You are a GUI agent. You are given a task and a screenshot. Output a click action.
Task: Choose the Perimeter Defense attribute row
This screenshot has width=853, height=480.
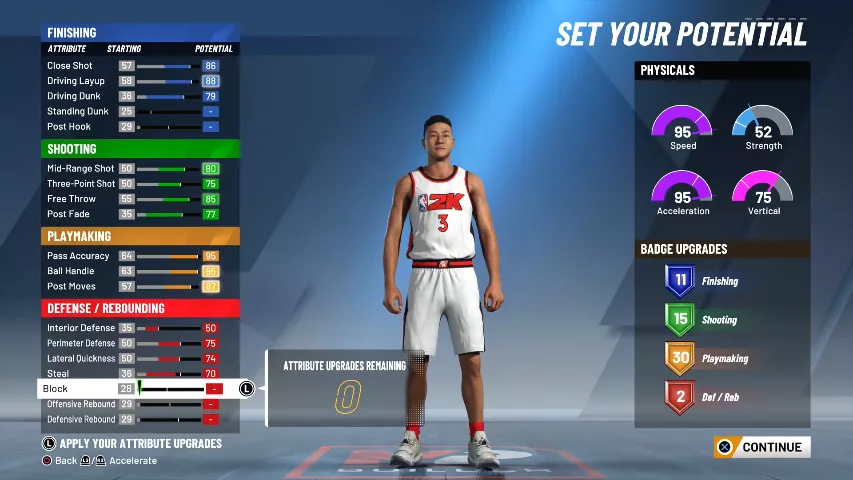(x=132, y=343)
